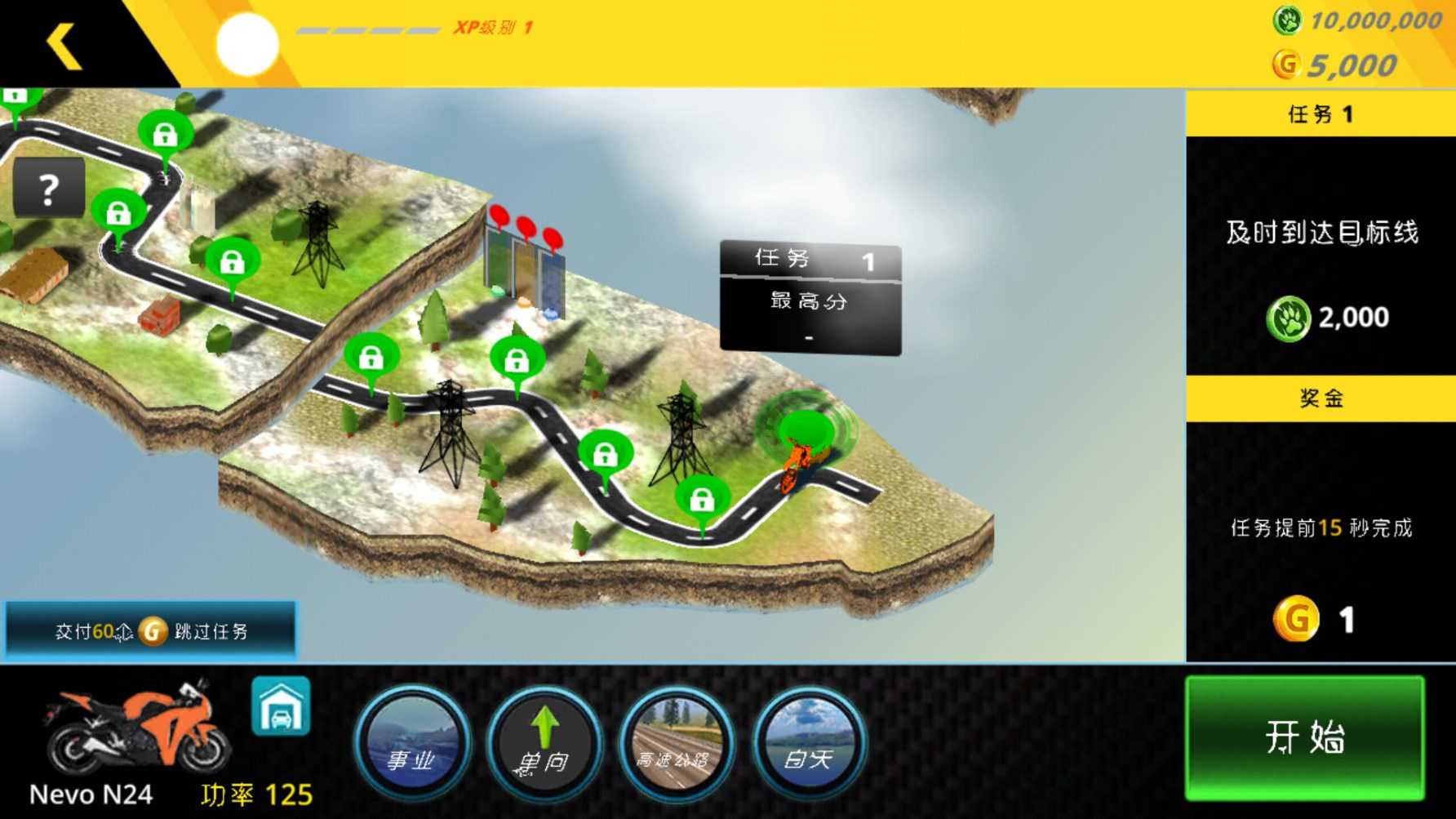The height and width of the screenshot is (819, 1456).
Task: Go back using the yellow arrow
Action: pyautogui.click(x=64, y=45)
